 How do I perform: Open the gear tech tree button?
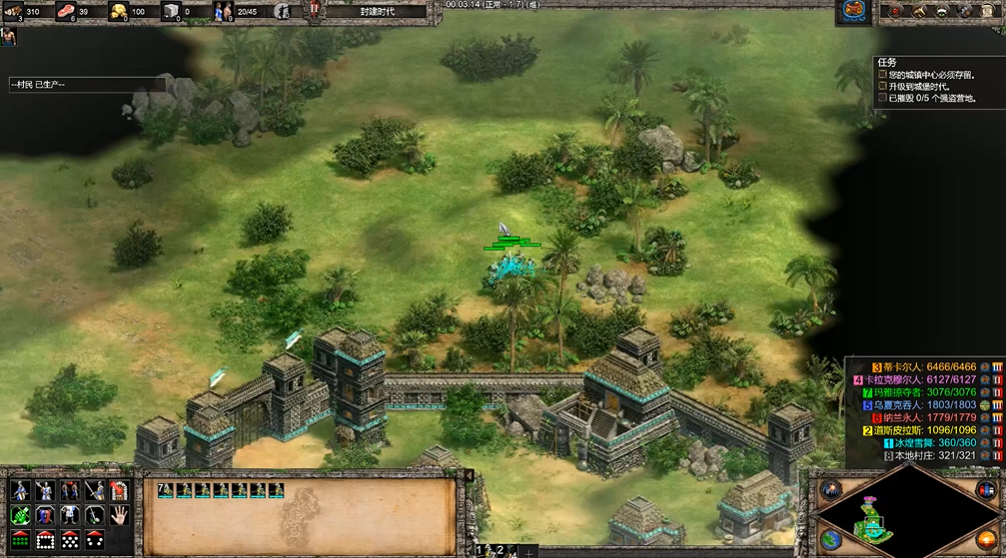[965, 11]
